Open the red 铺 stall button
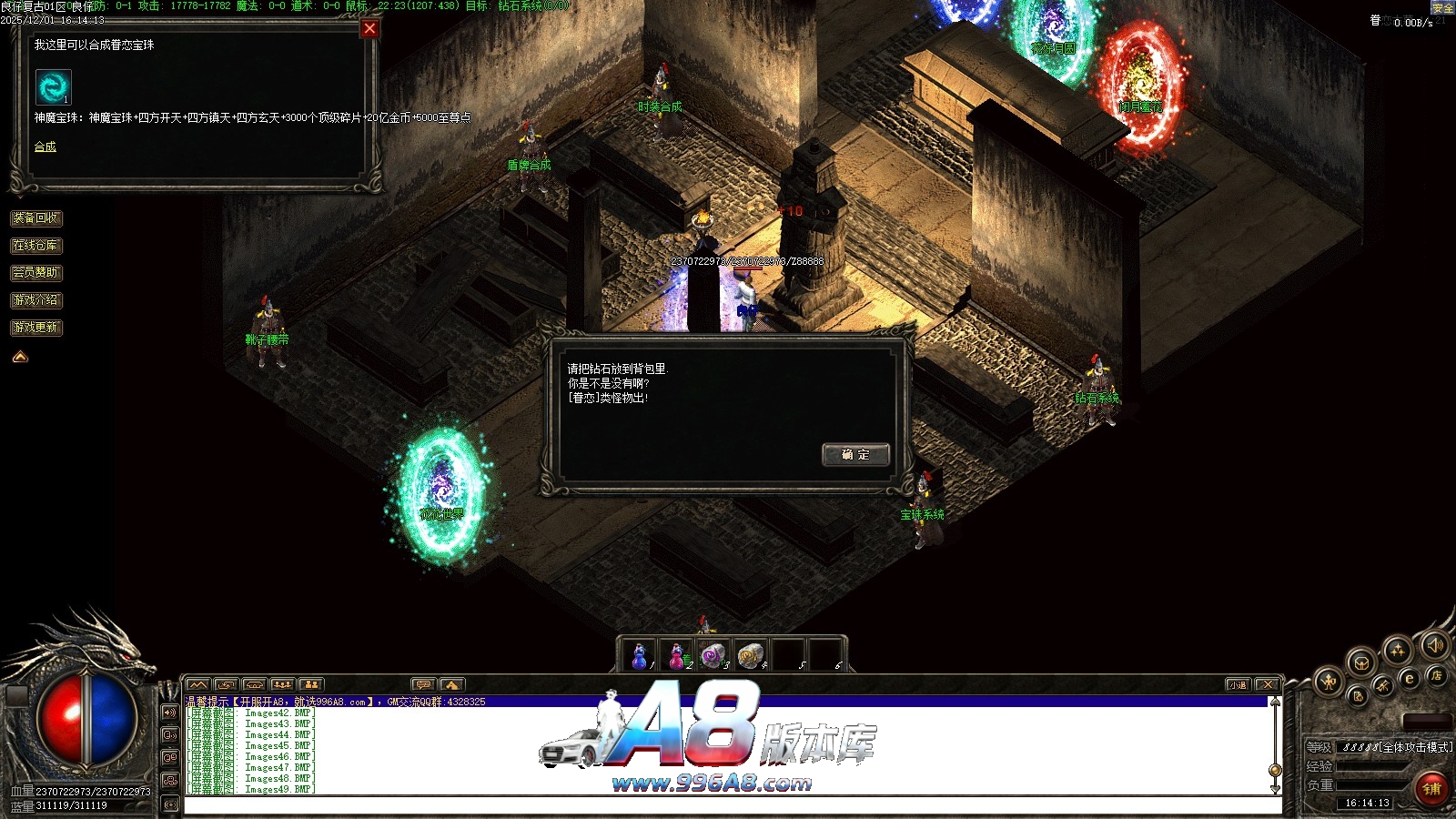Screen dimensions: 1456x819 [x=1431, y=788]
